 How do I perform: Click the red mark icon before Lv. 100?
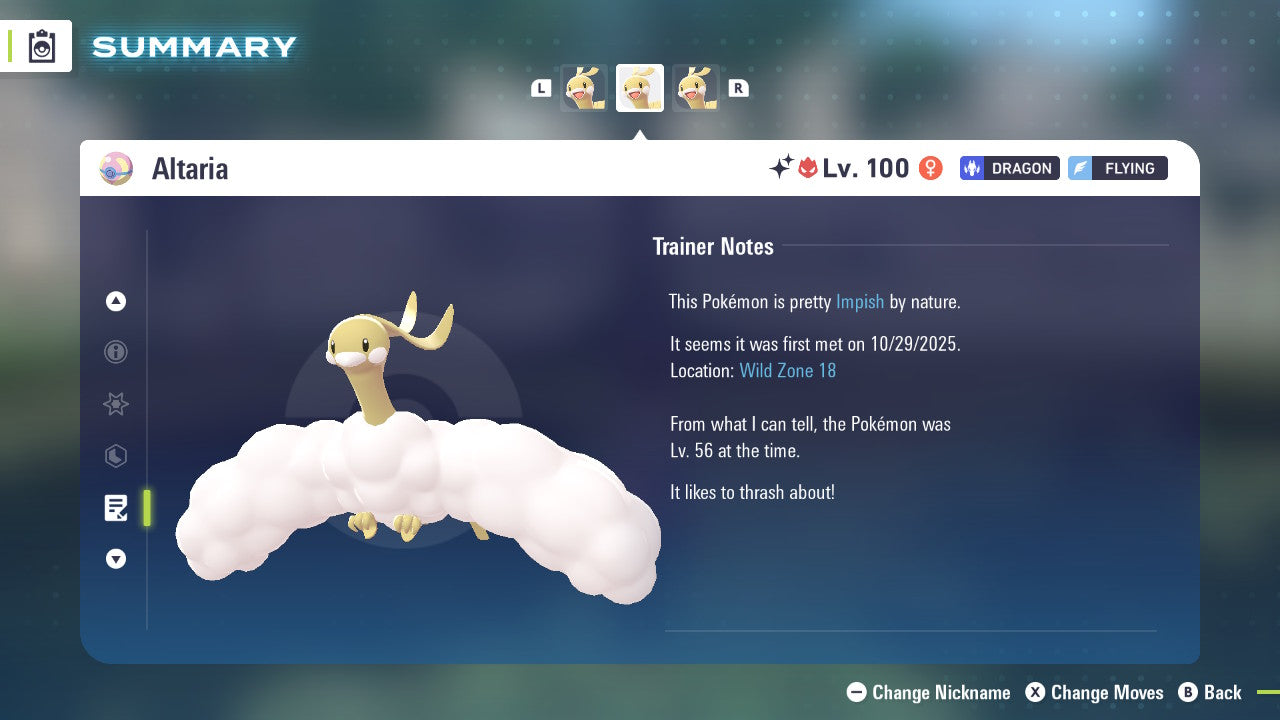point(808,167)
